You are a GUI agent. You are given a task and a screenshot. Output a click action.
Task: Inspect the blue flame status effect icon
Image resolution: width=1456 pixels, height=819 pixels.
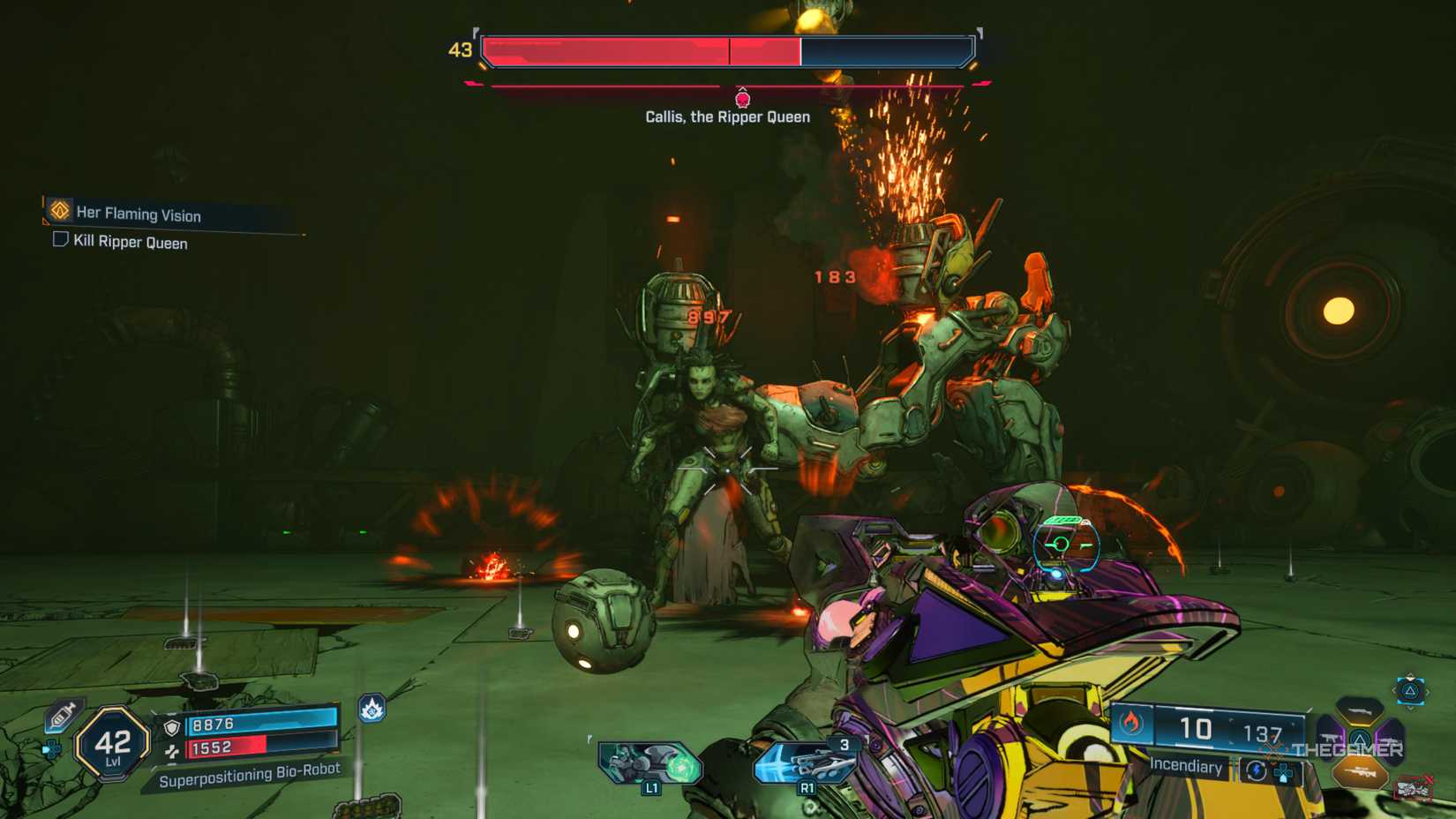tap(372, 708)
